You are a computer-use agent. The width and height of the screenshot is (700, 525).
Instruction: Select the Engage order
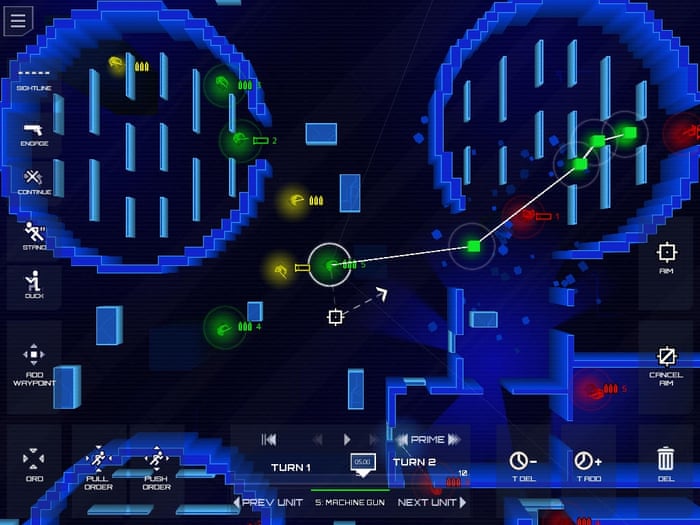(33, 134)
